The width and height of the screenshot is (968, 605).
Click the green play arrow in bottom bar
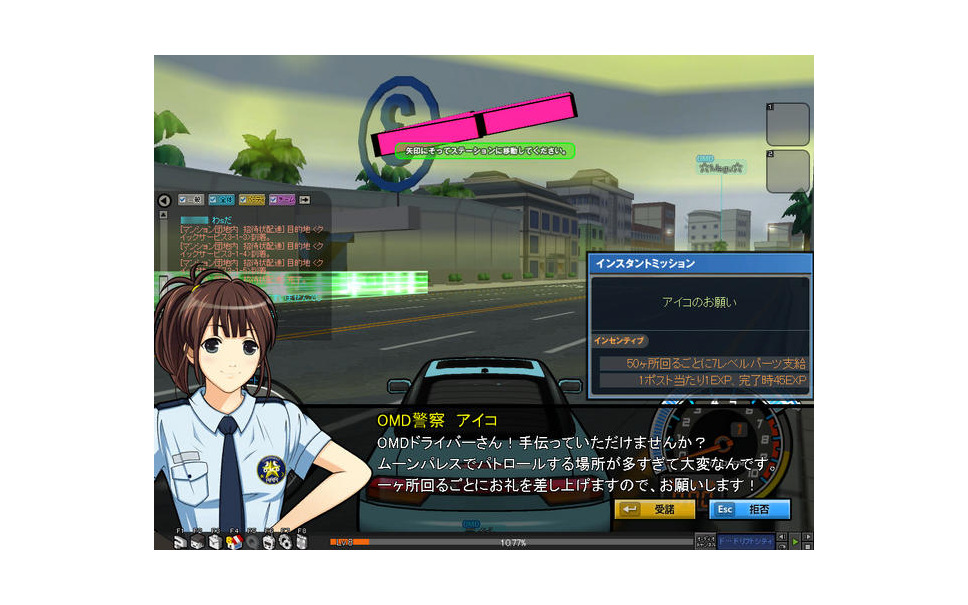tap(795, 541)
